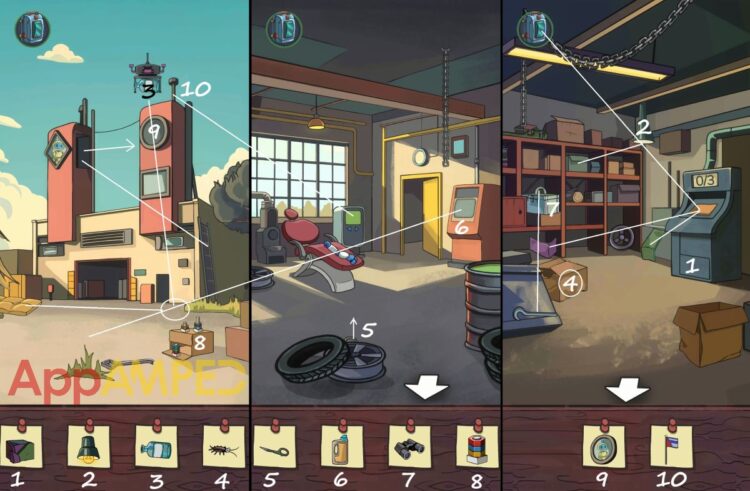Screen dimensions: 750x491
Task: Pick the bent wire hook item
Action: pyautogui.click(x=275, y=444)
